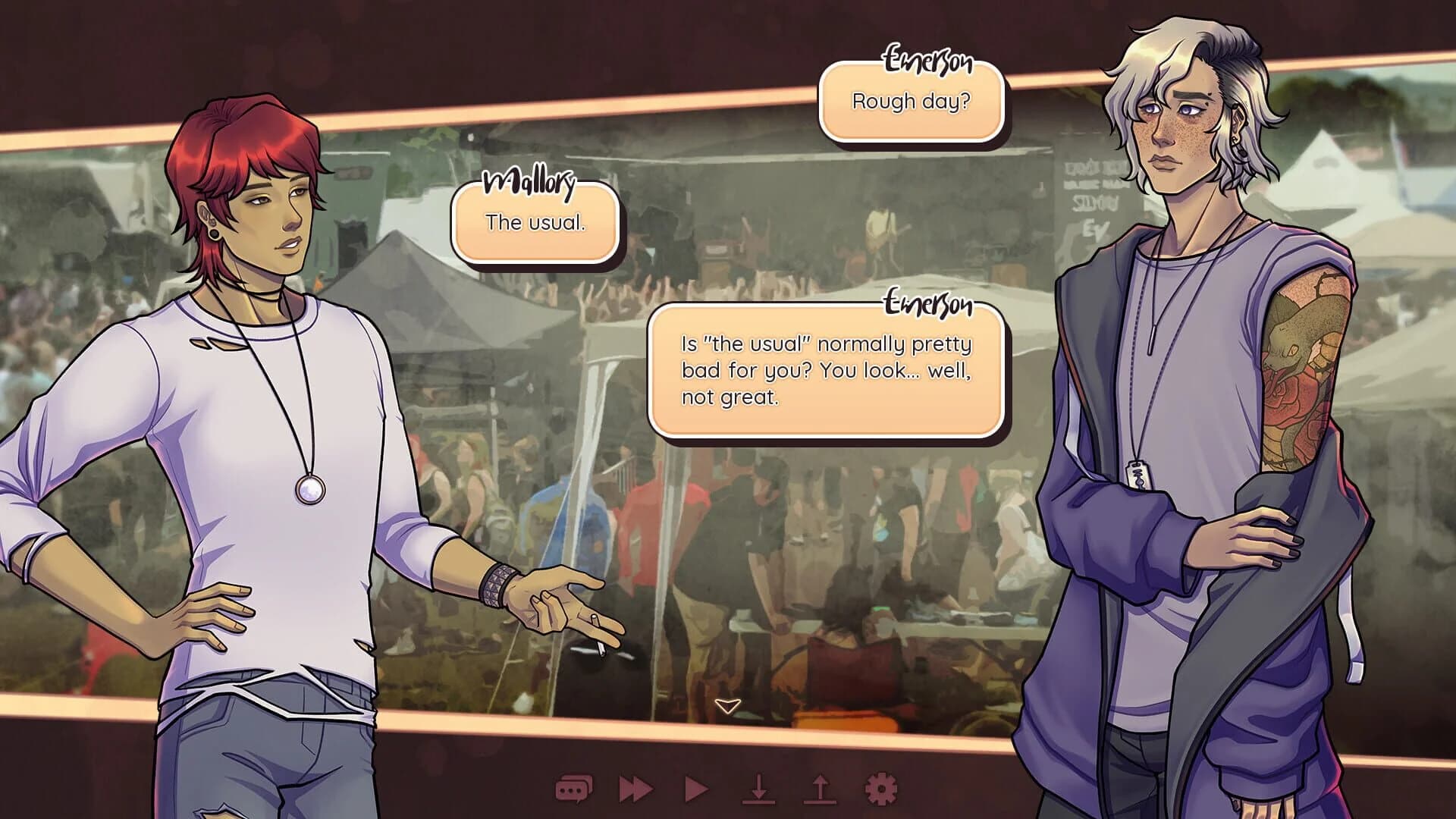Viewport: 1456px width, 819px height.
Task: Click Mallory's "The usual." reply bubble
Action: [x=535, y=223]
